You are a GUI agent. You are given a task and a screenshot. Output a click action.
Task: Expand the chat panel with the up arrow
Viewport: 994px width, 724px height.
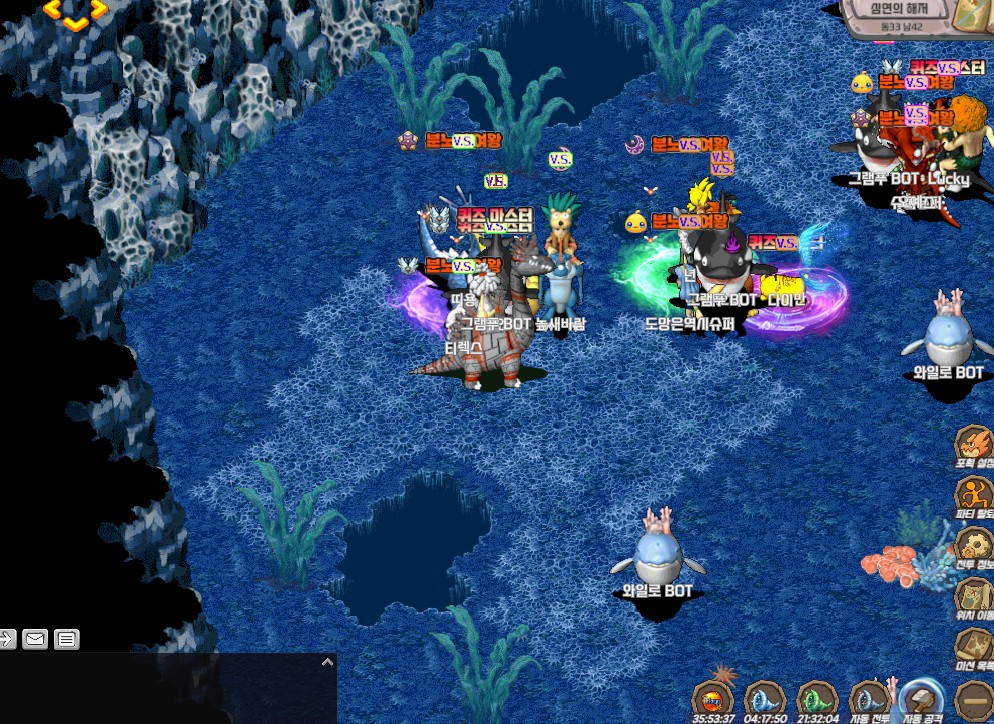pos(326,662)
